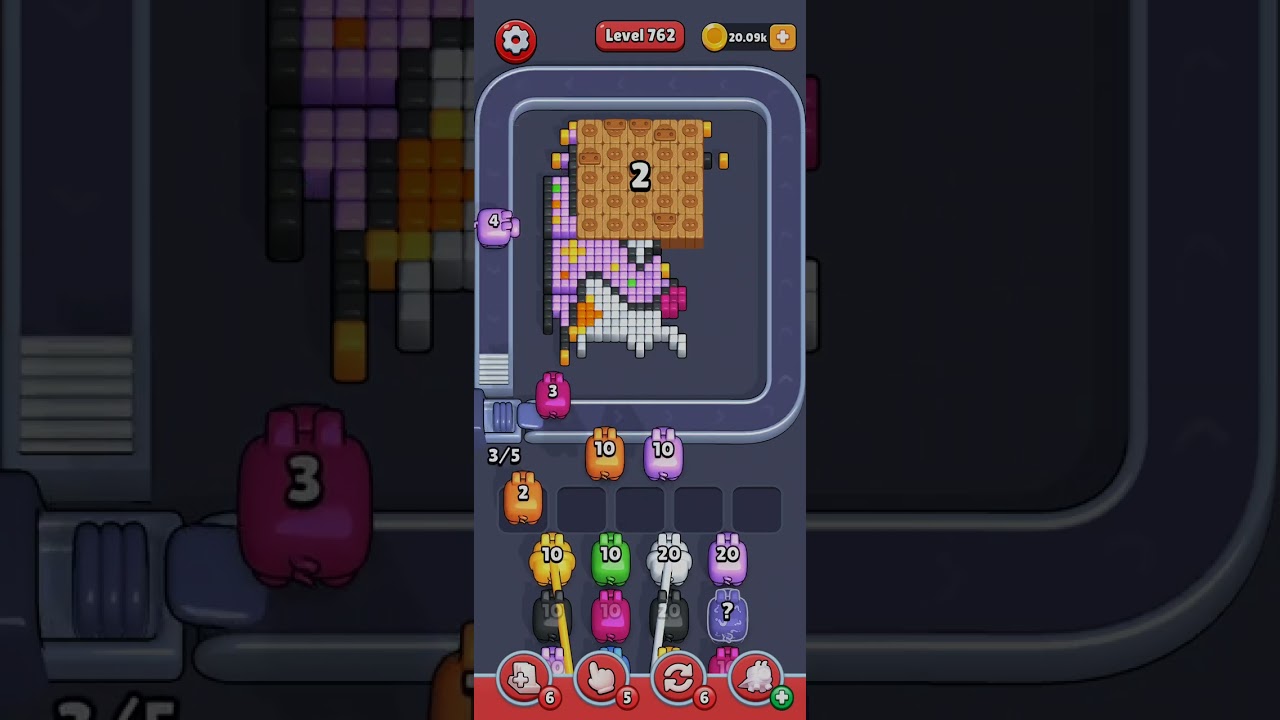Use the pointing hand booster

[x=601, y=679]
